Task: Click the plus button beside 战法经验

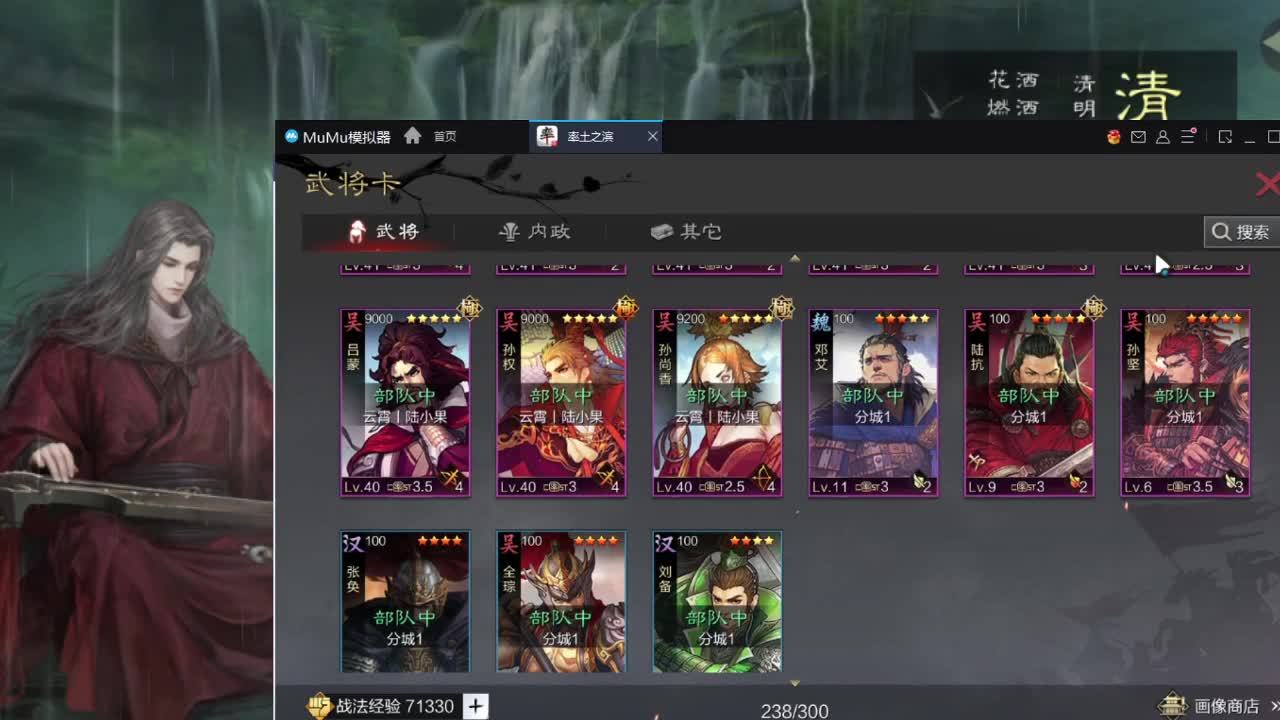Action: click(x=474, y=706)
